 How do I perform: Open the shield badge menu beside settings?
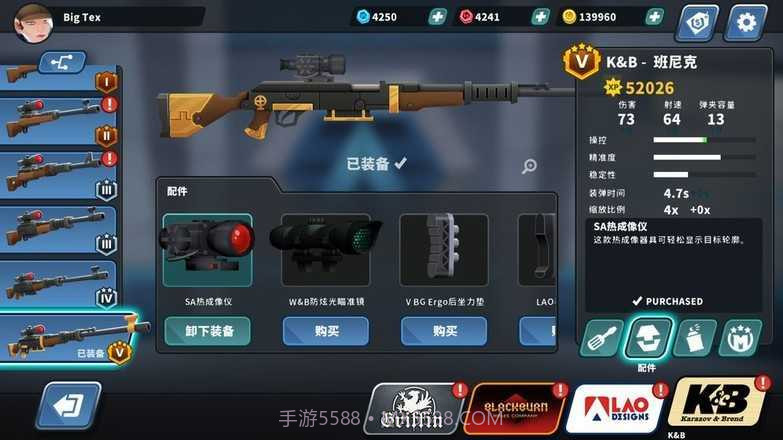697,21
